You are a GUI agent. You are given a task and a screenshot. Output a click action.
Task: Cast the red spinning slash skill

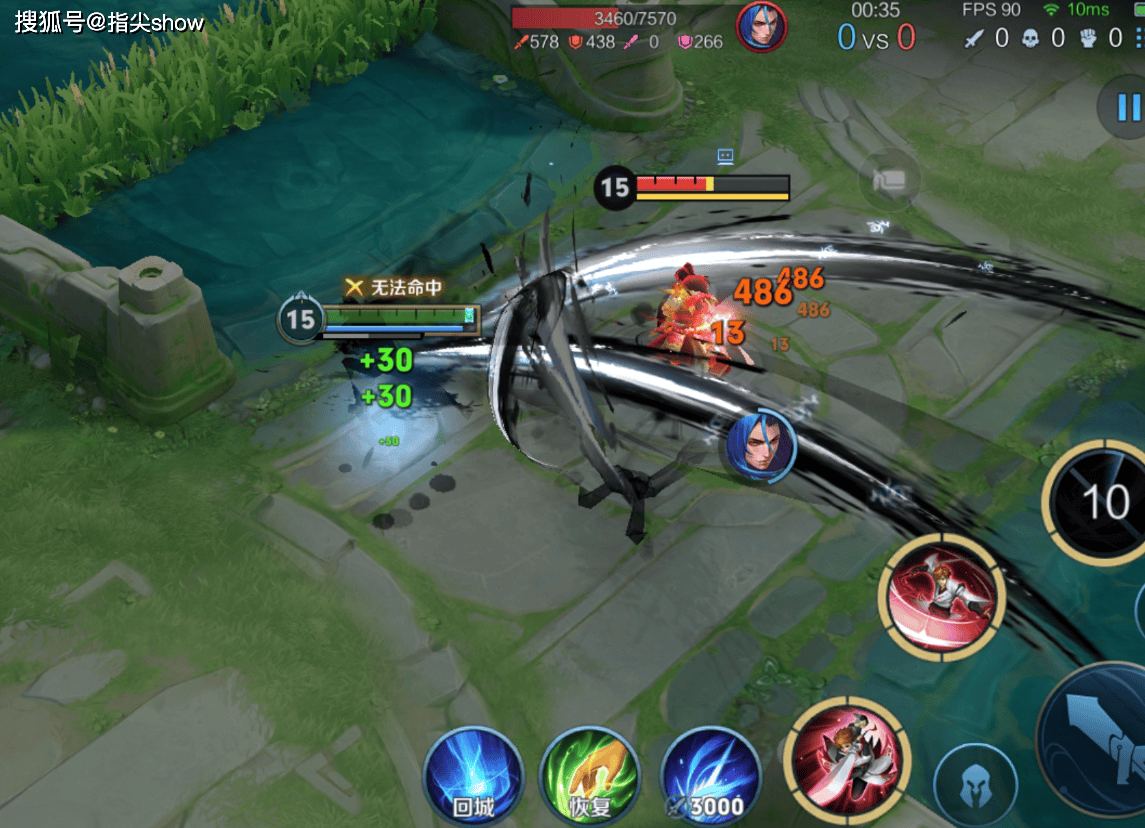(x=940, y=597)
